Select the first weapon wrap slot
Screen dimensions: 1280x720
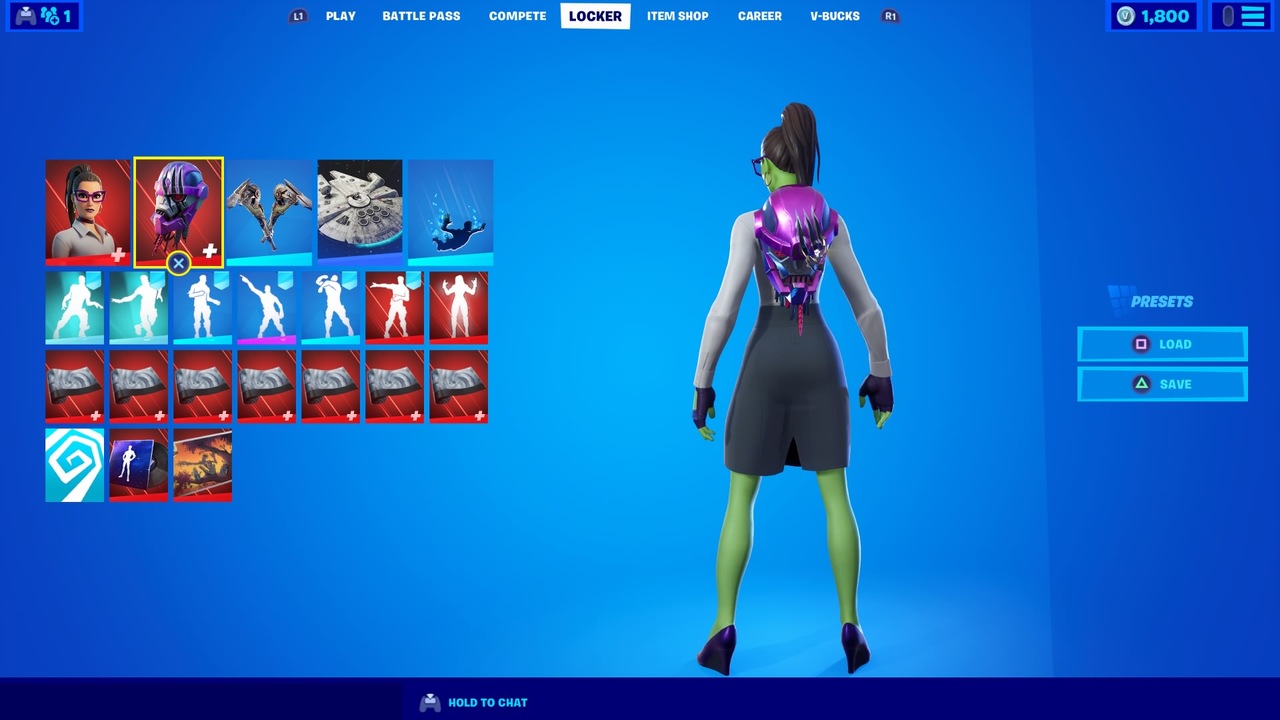[74, 386]
